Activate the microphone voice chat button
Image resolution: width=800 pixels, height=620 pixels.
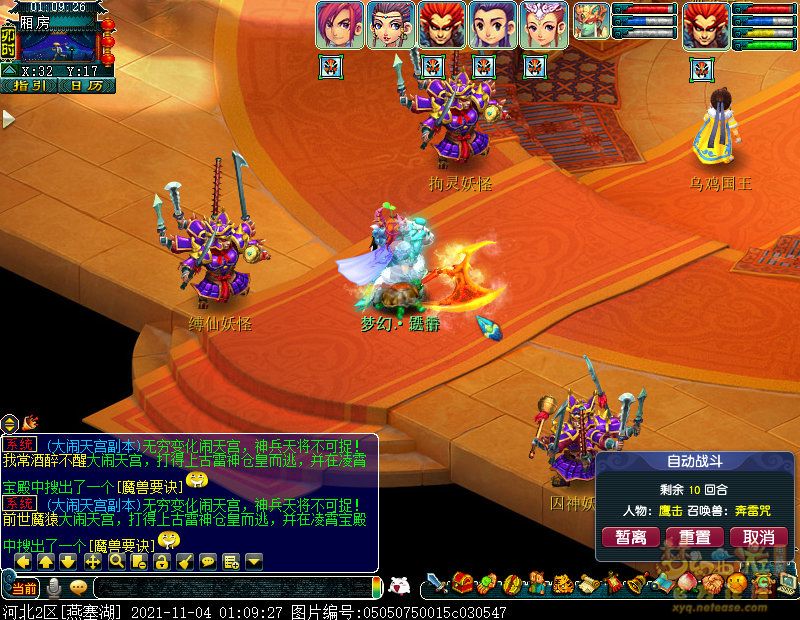56,587
